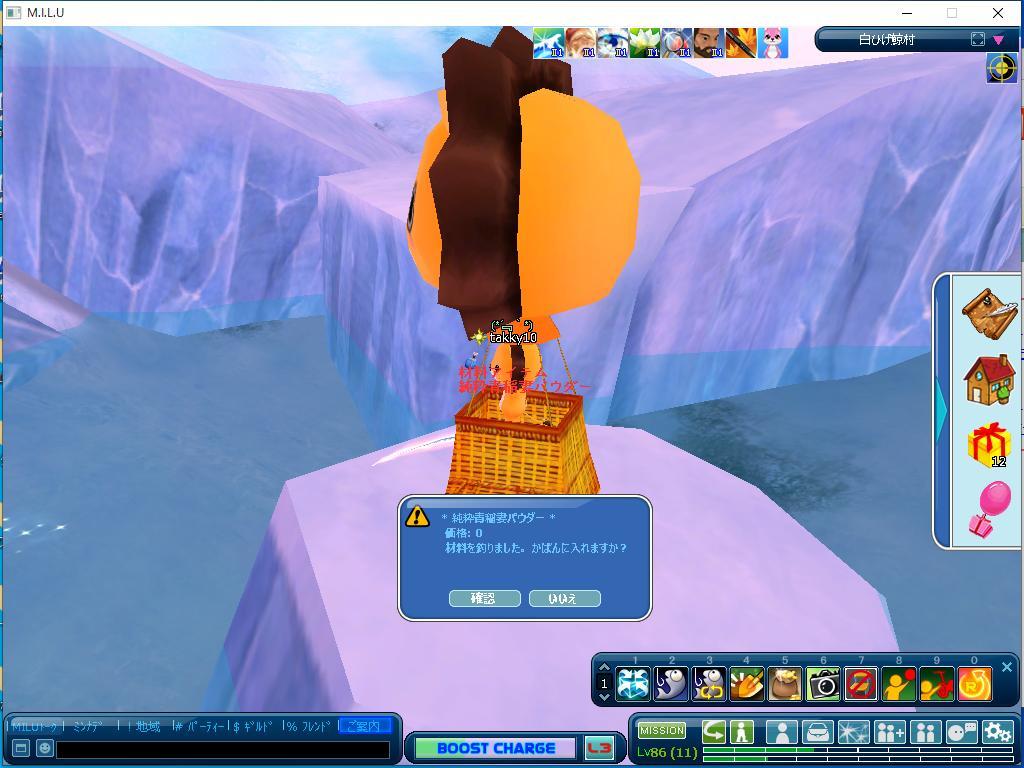The width and height of the screenshot is (1024, 768).
Task: Select the ice crystal skill slot
Action: 633,684
